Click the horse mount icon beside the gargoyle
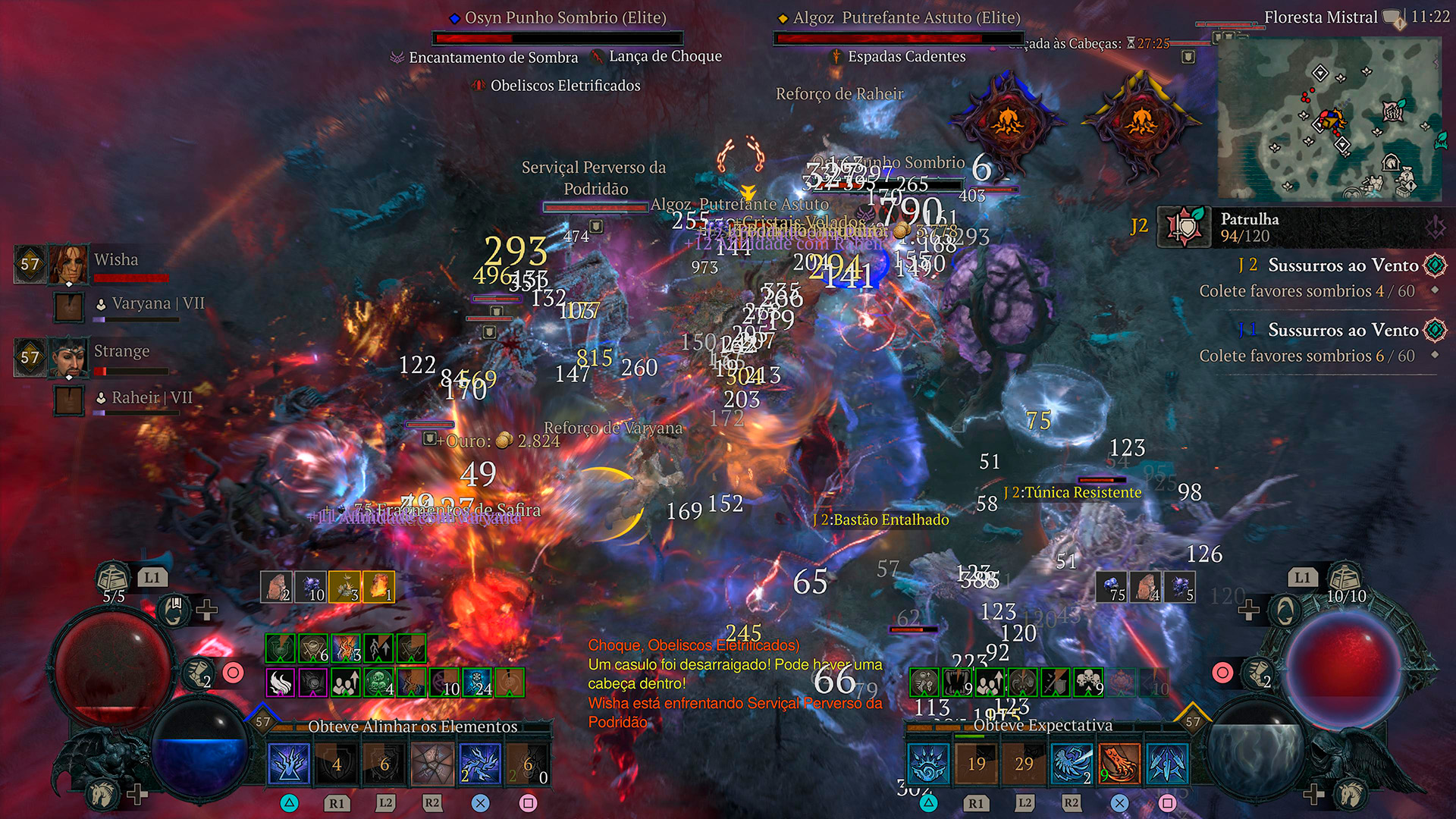 click(102, 794)
